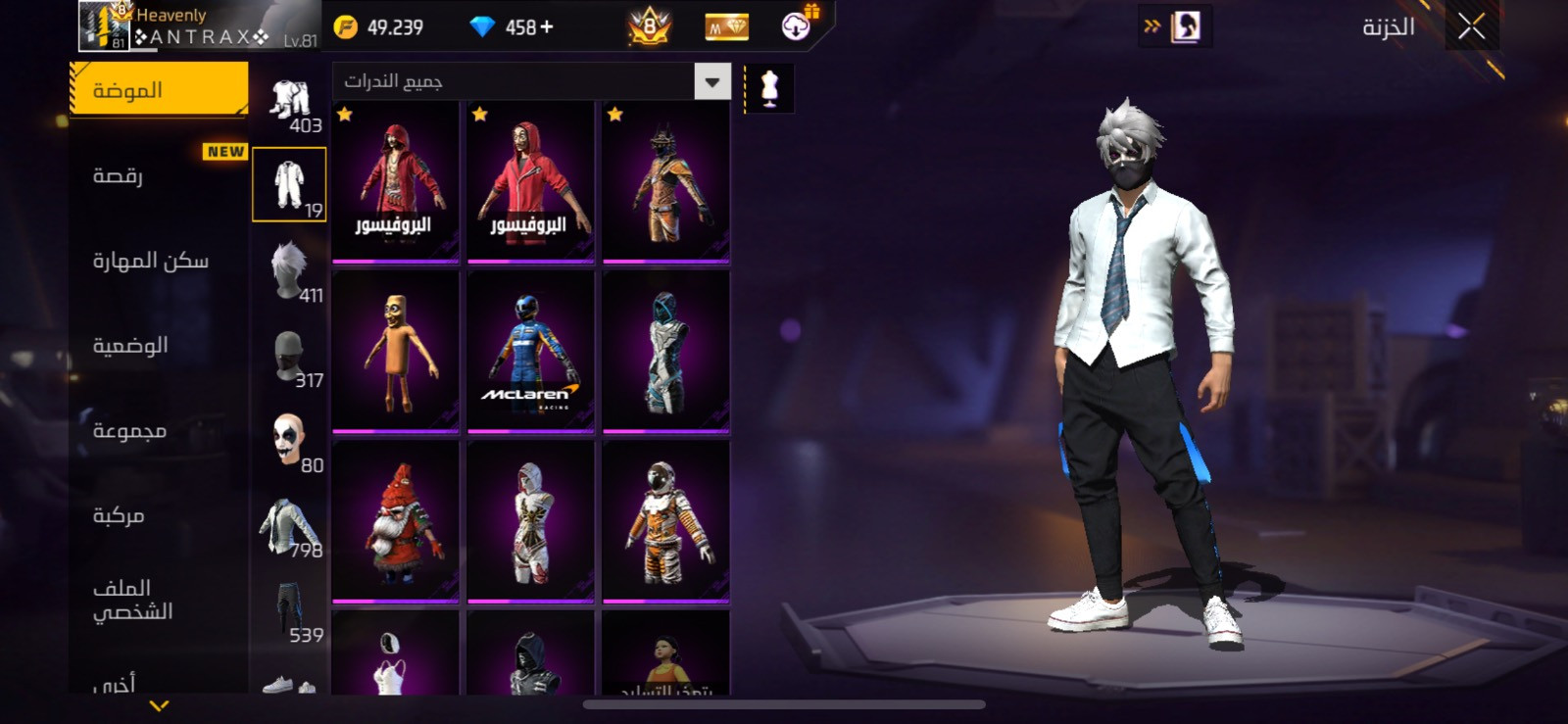Select the clown mask category showing 80
This screenshot has width=1568, height=724.
pyautogui.click(x=290, y=441)
